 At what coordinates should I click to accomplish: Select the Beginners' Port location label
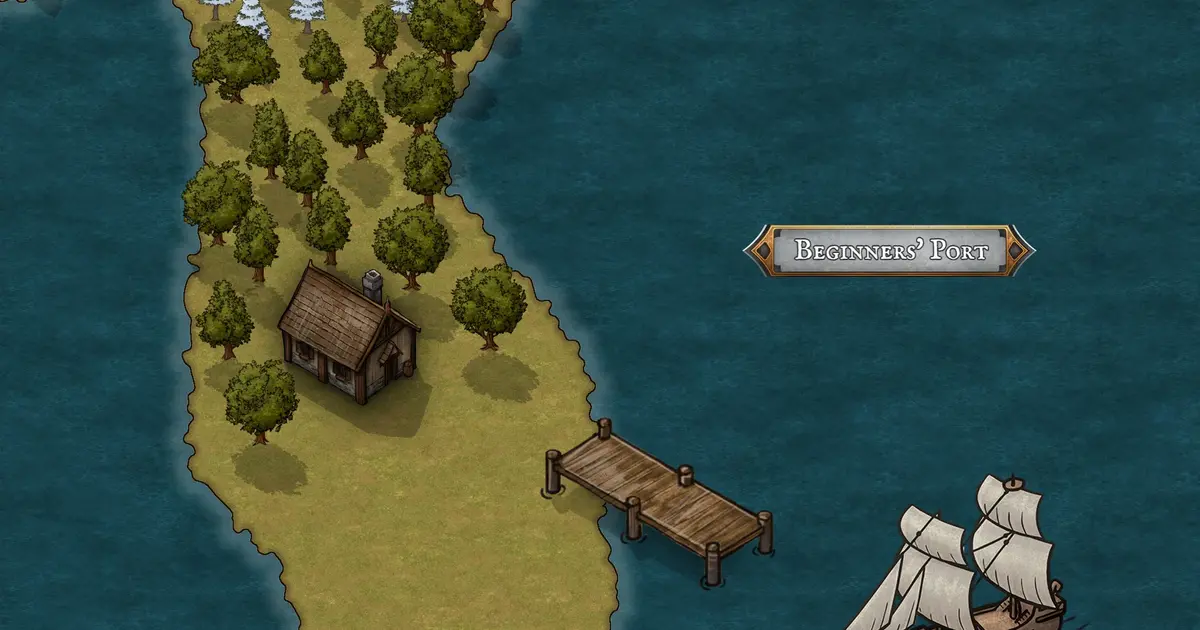pyautogui.click(x=889, y=250)
